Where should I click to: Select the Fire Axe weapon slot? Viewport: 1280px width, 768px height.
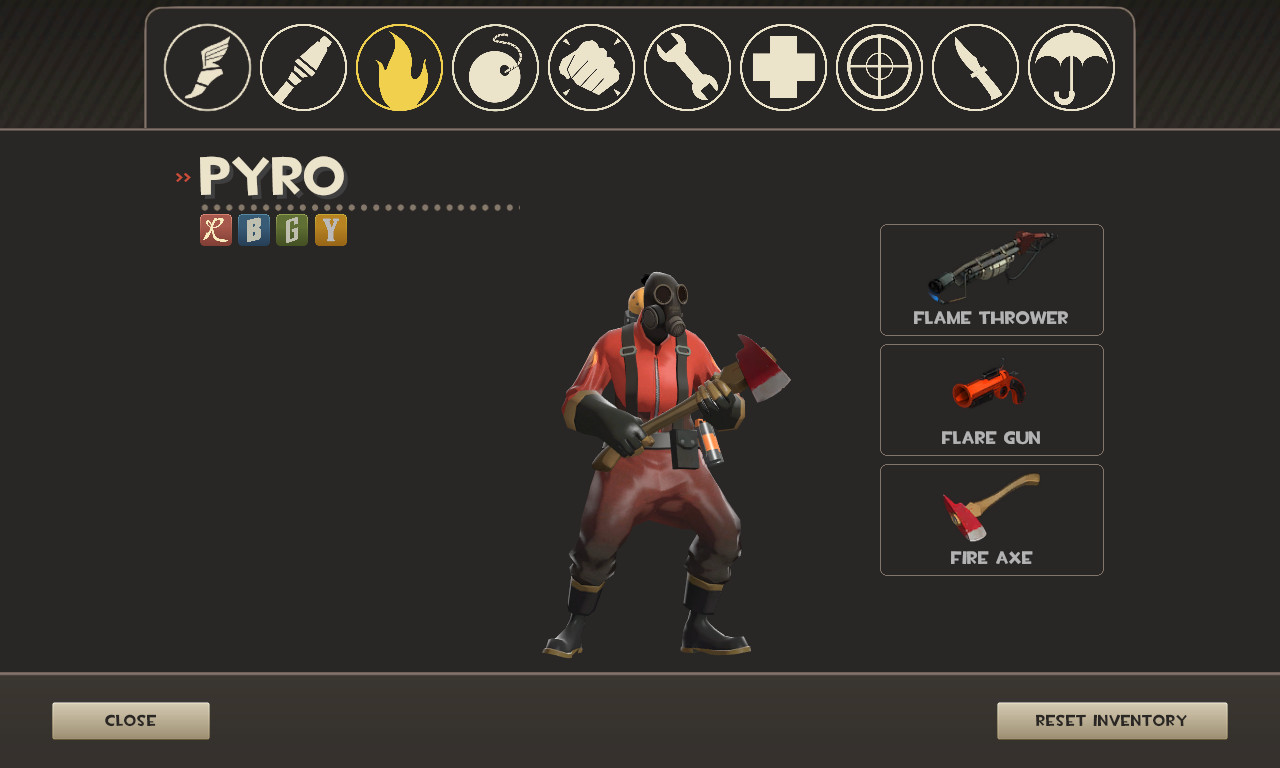pos(991,520)
